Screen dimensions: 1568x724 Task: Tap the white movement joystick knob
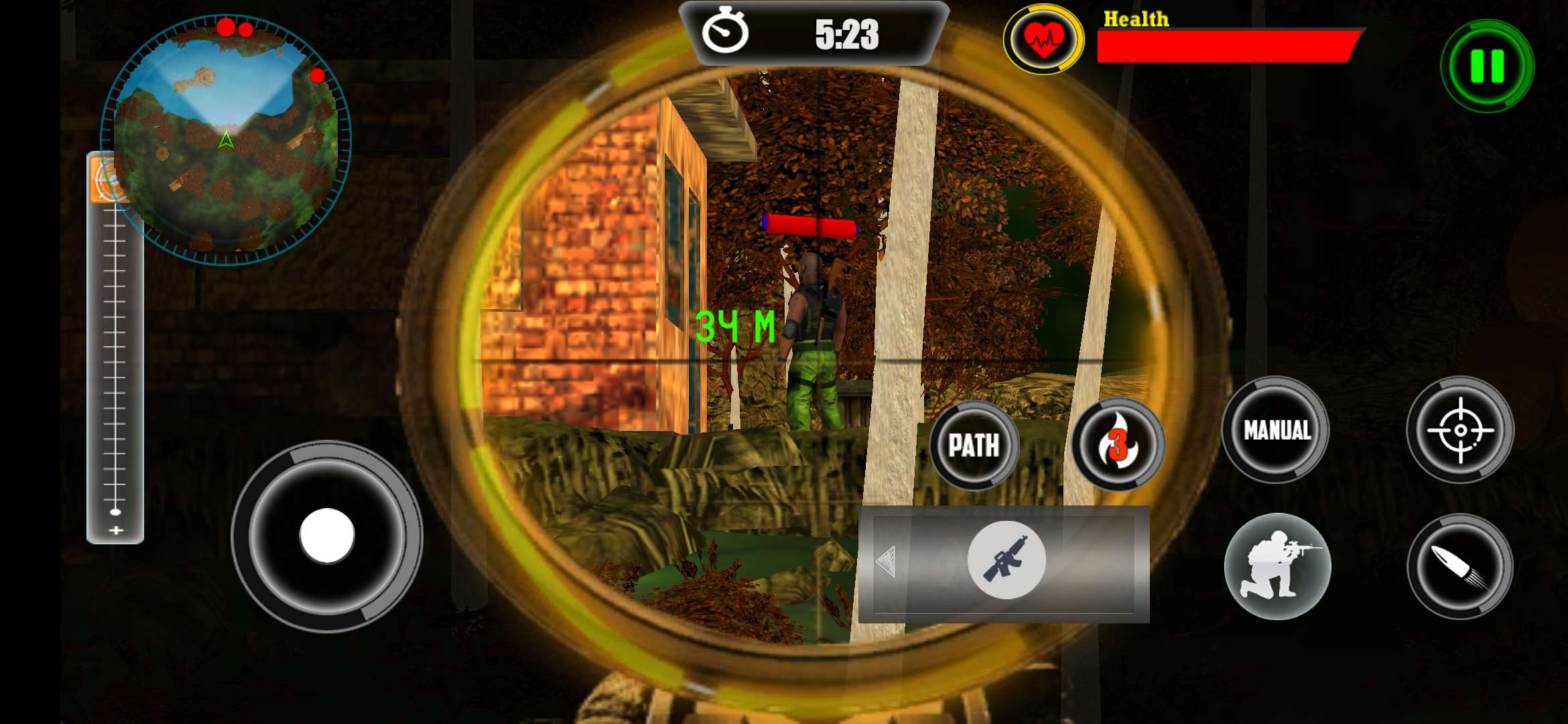[327, 536]
